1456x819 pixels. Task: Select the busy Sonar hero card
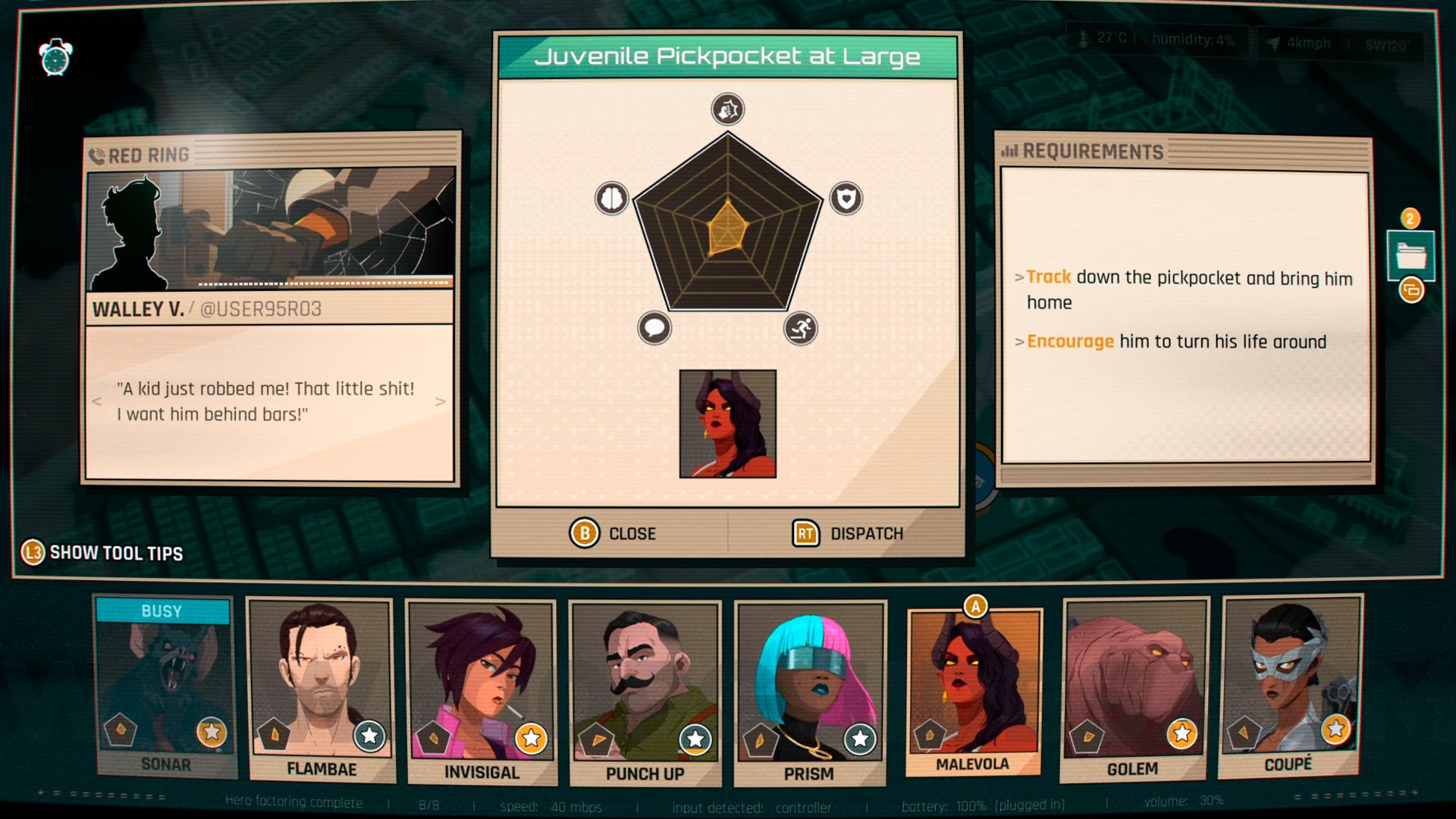[165, 686]
